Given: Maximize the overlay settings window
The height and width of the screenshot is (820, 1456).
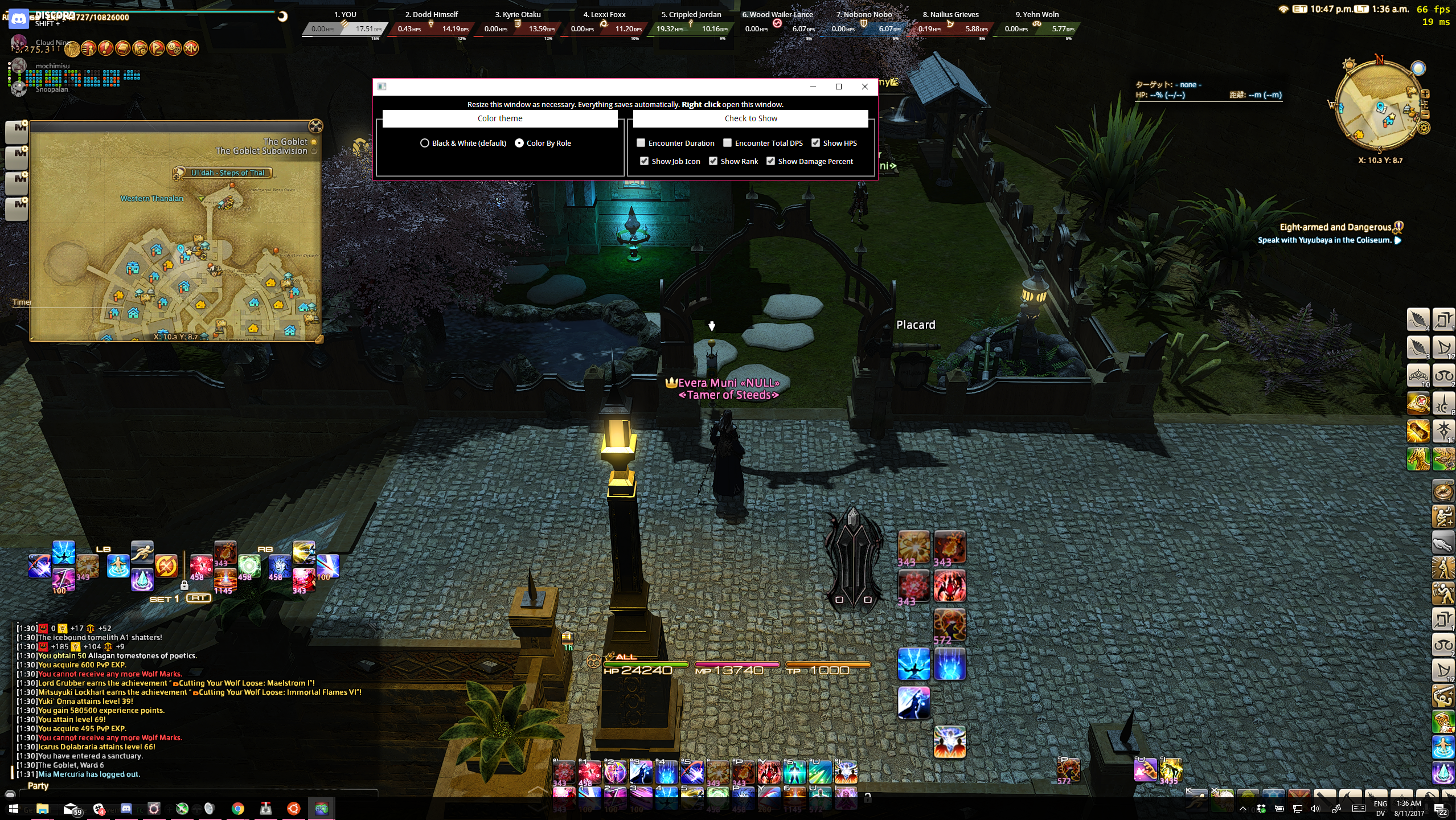Looking at the screenshot, I should [x=839, y=87].
